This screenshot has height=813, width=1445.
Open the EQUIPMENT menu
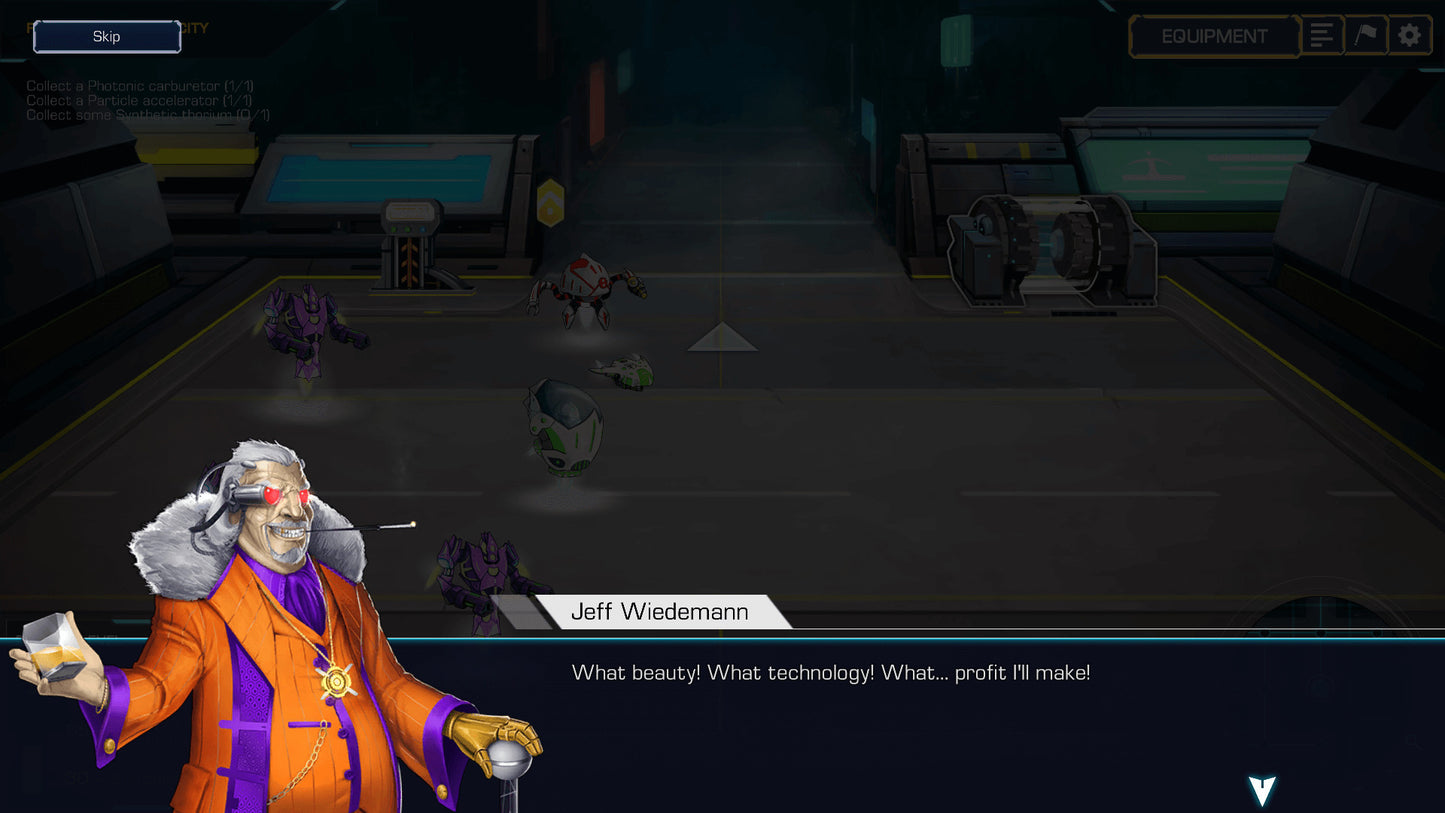(1213, 36)
